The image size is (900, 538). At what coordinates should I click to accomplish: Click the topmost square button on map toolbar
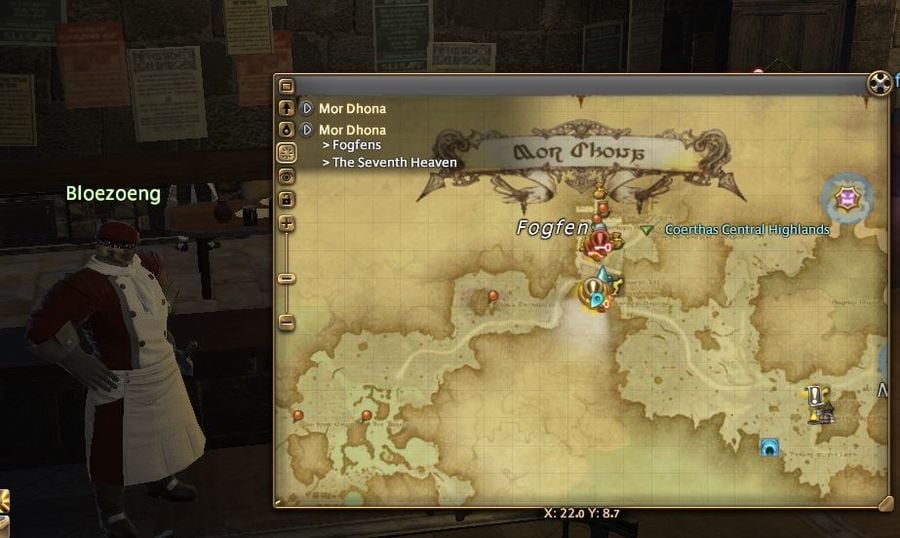[287, 86]
